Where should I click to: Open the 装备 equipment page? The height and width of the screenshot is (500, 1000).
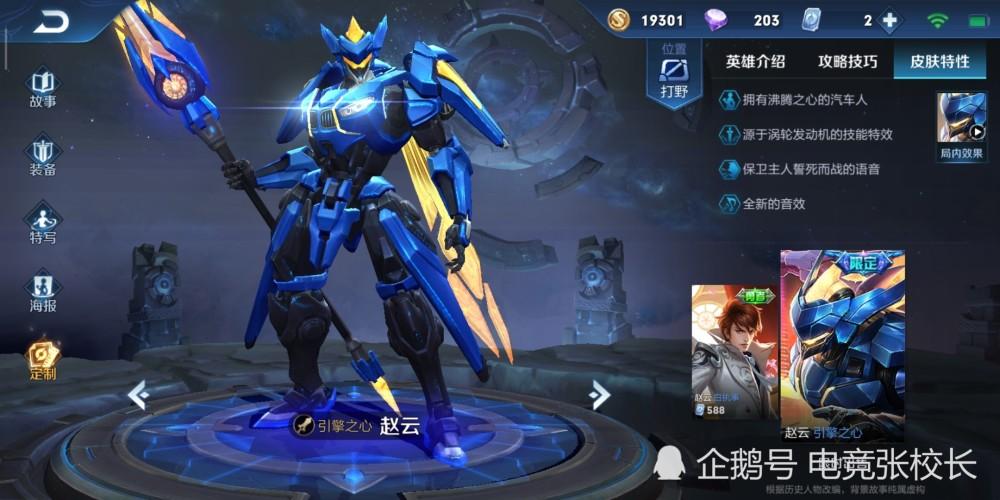tap(43, 155)
